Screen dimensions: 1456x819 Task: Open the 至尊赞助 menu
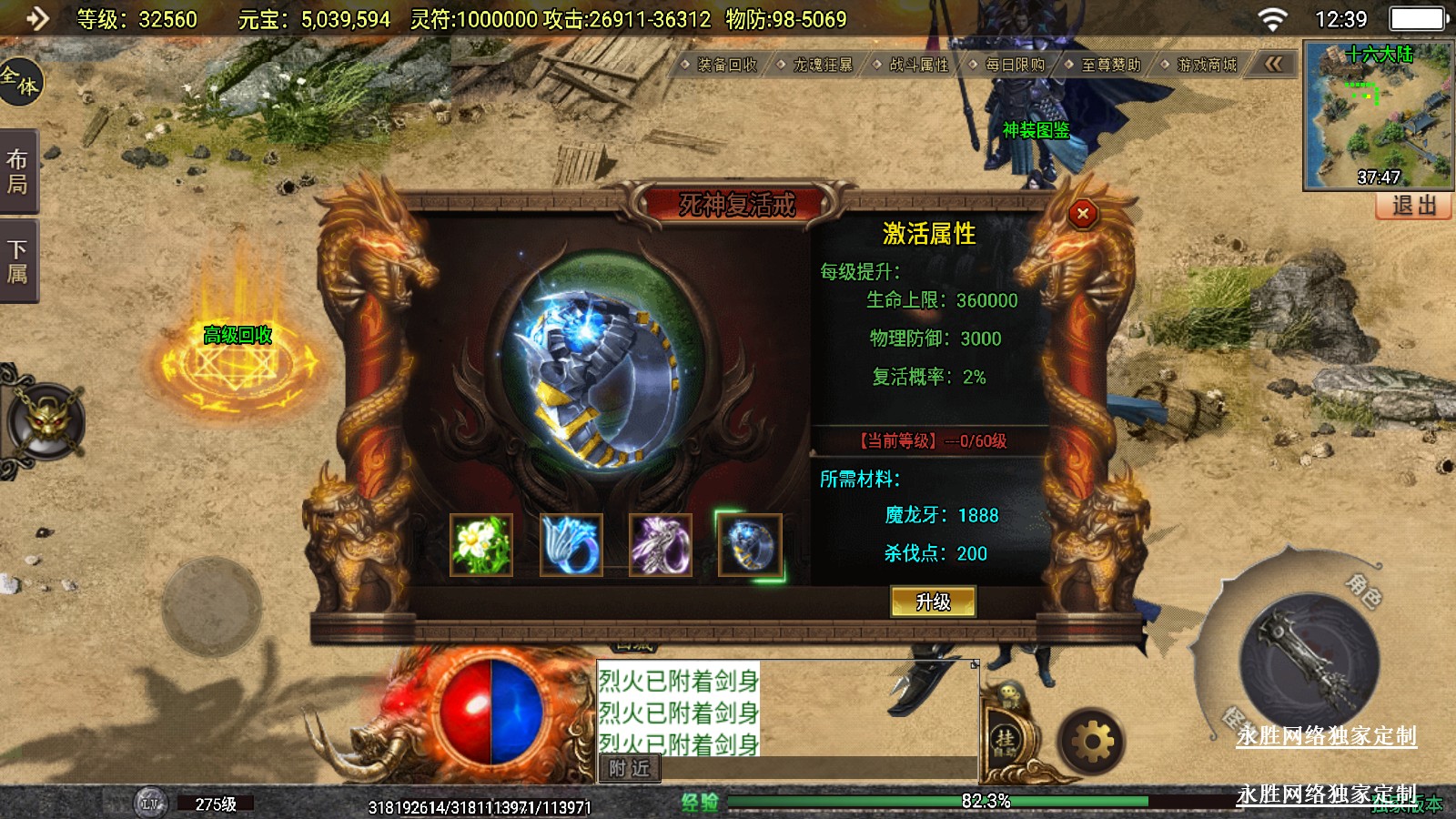pyautogui.click(x=1110, y=65)
